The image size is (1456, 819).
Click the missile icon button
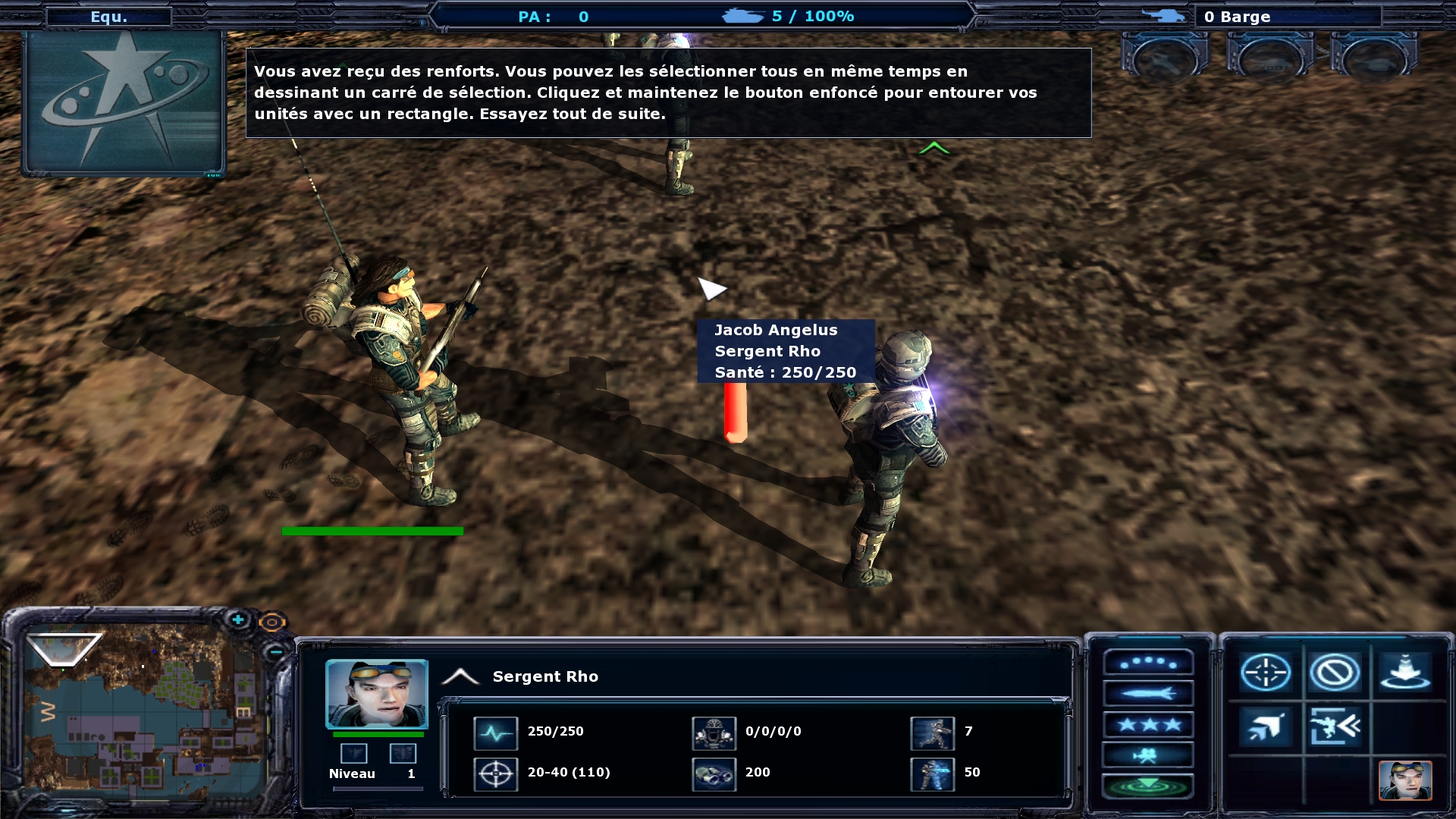point(1148,693)
